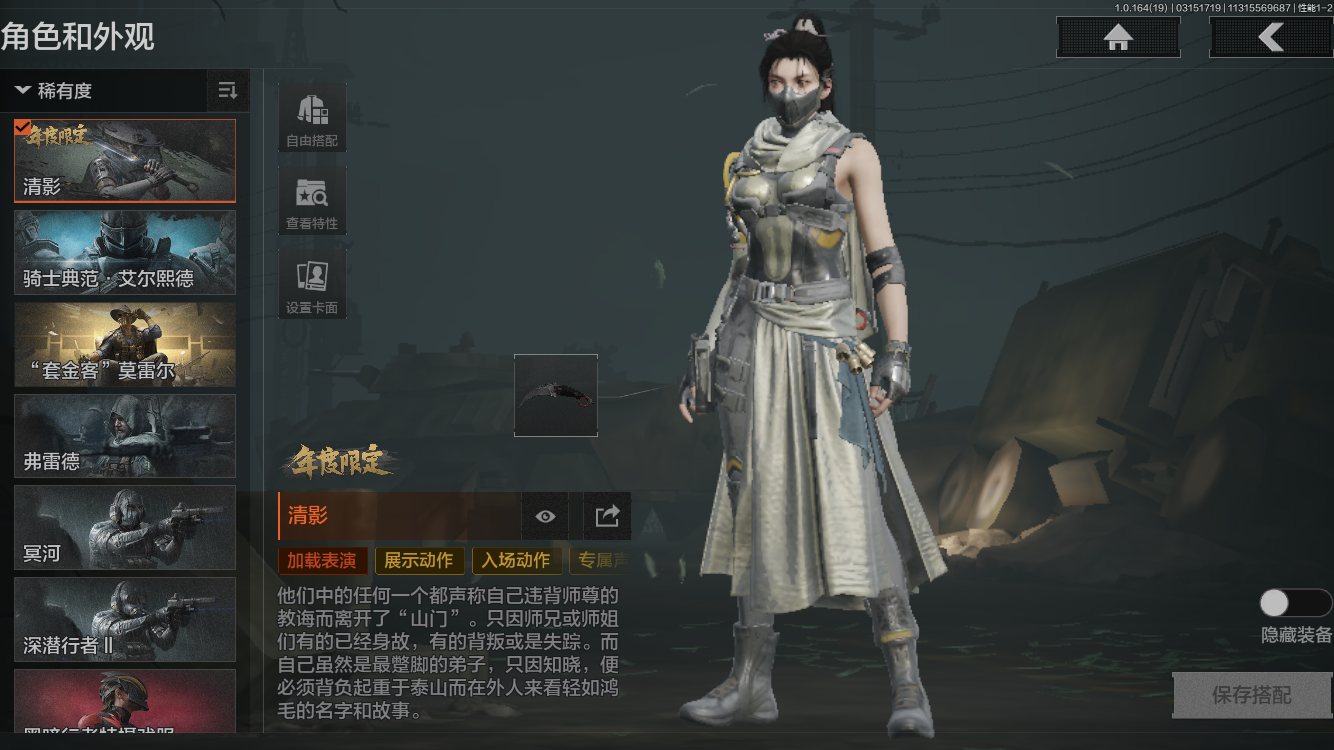Toggle the eye preview for current outfit

click(544, 516)
